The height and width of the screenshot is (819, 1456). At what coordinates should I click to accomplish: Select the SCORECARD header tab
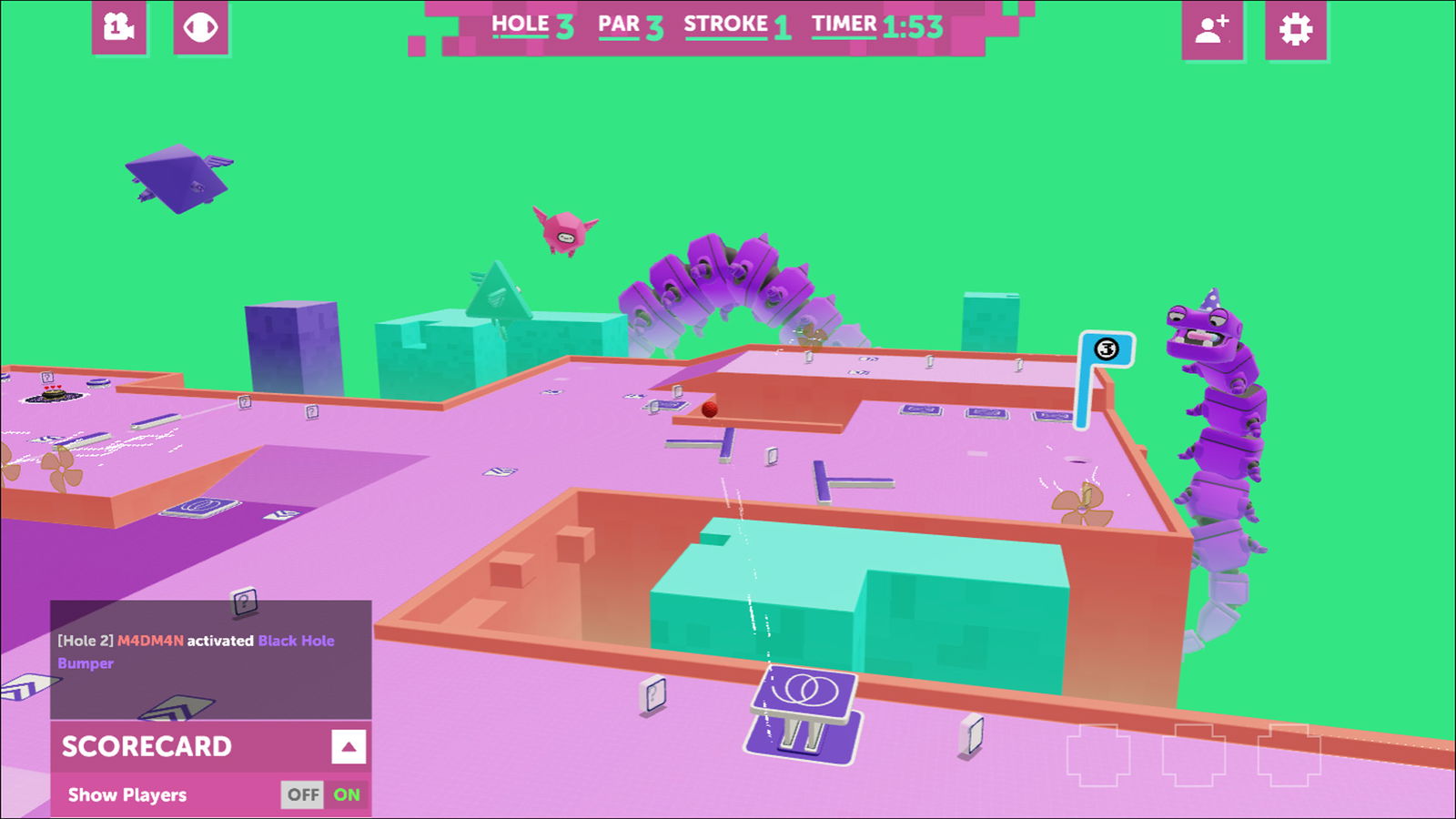(x=147, y=747)
